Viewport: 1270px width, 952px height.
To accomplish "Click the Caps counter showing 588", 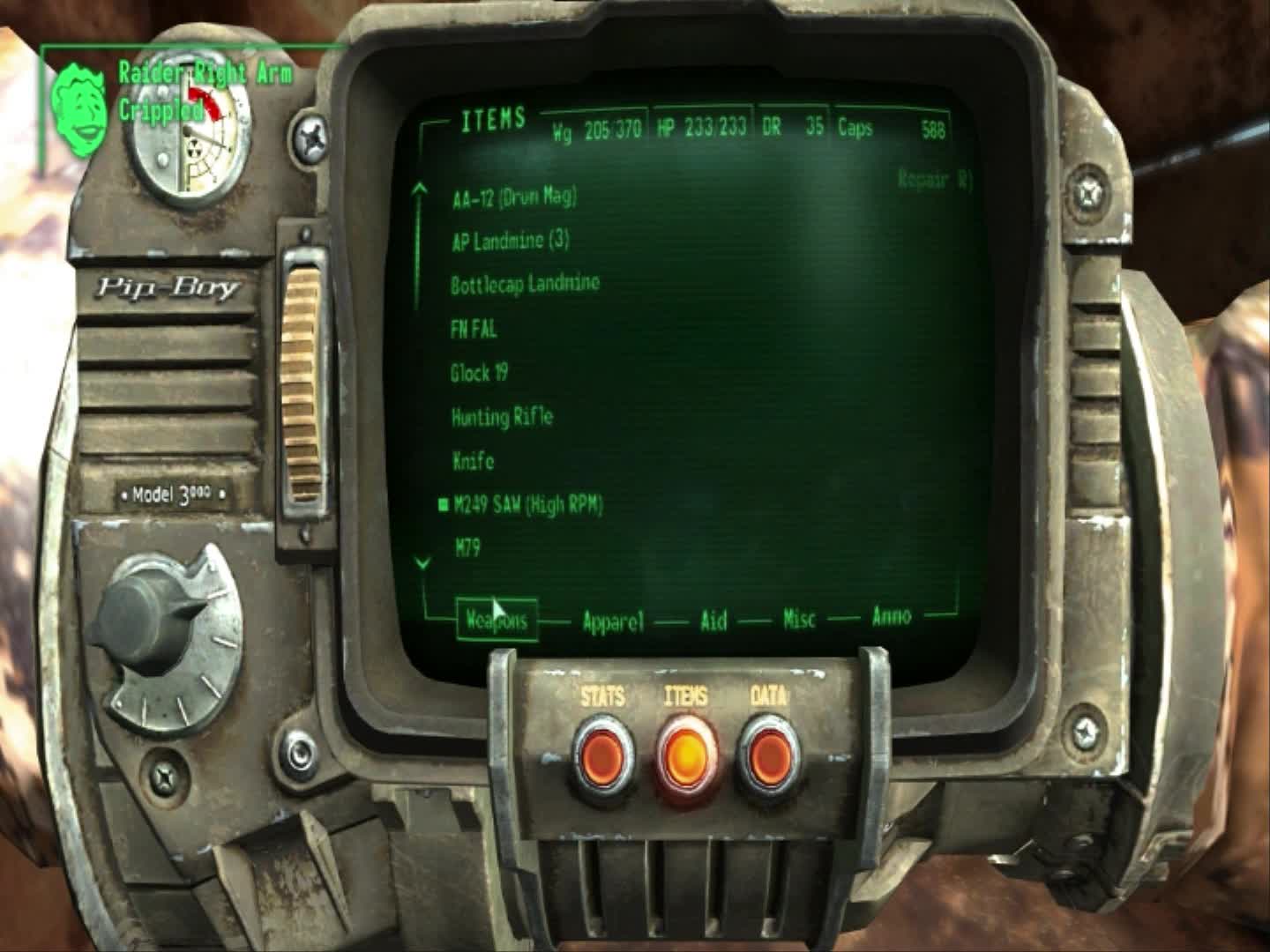I will tap(898, 129).
